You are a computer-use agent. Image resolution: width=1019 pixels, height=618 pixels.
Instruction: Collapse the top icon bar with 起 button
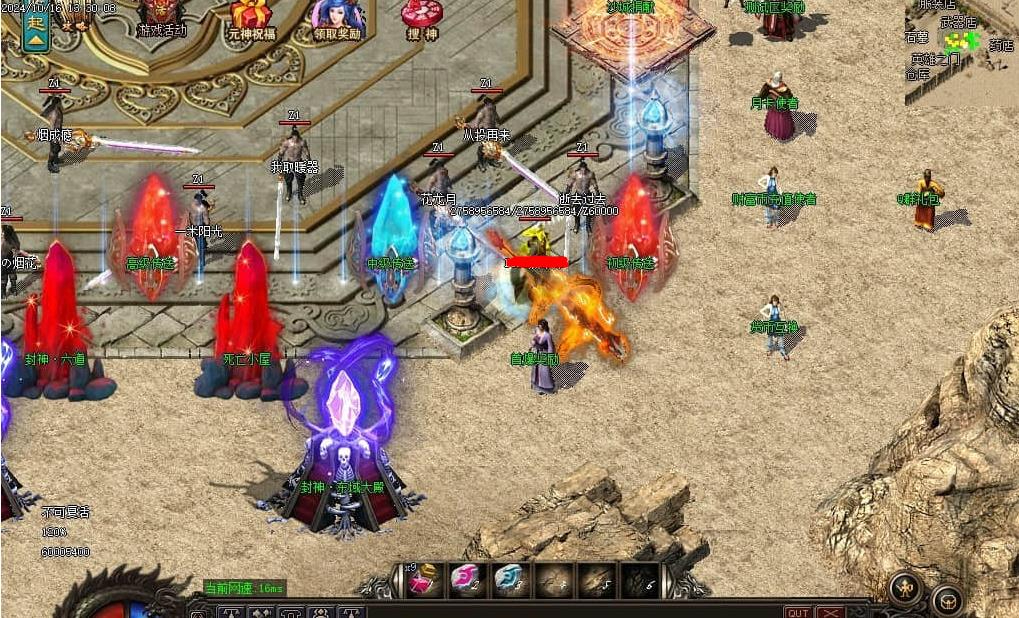click(36, 30)
